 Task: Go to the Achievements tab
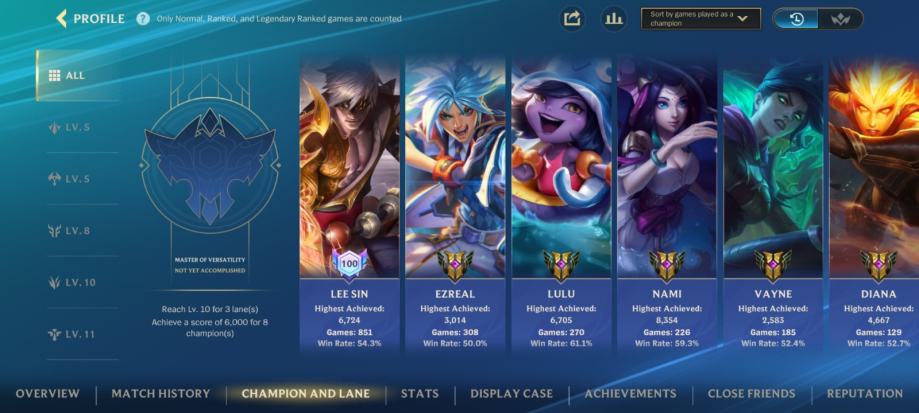point(630,394)
